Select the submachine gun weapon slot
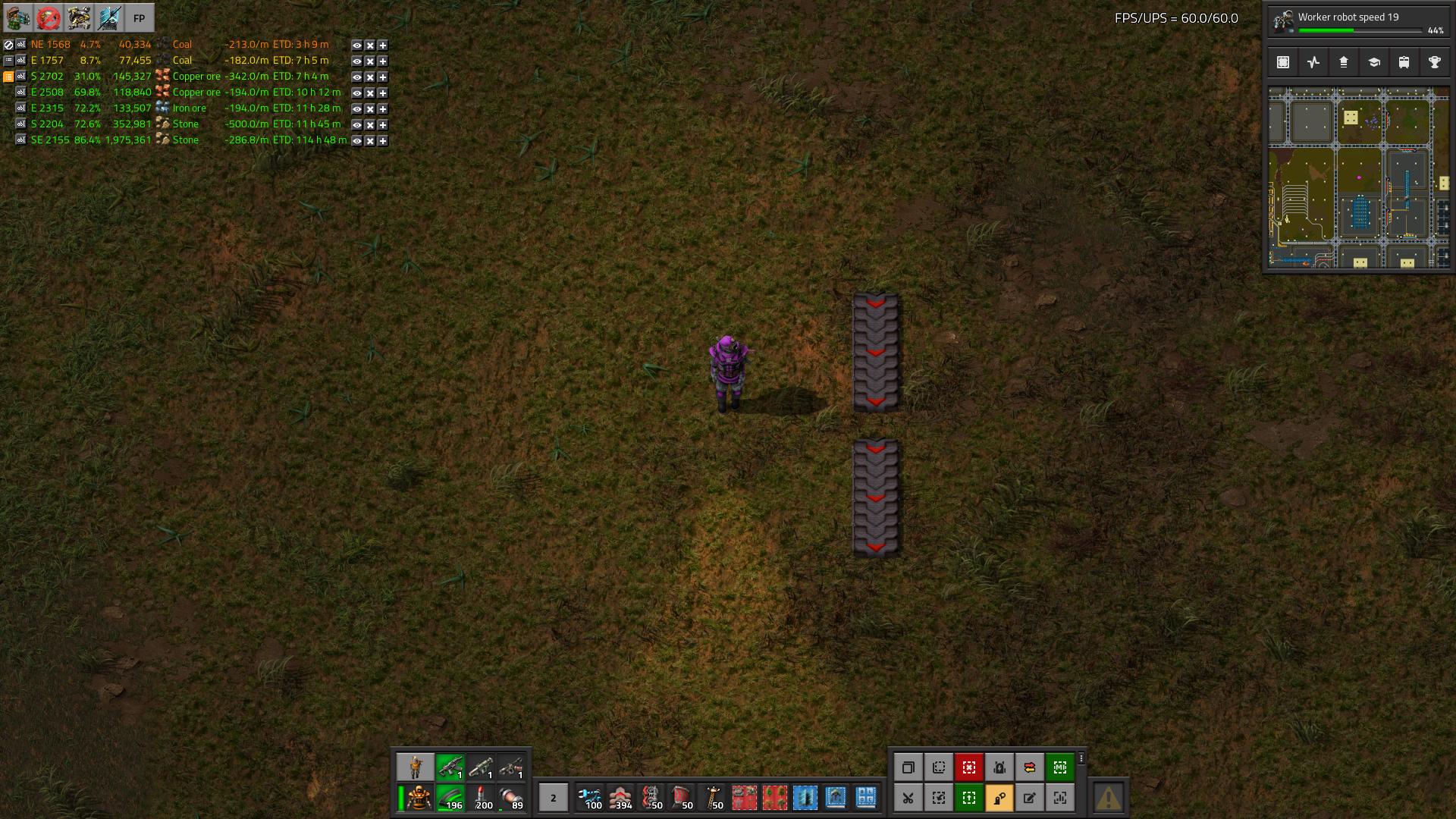The height and width of the screenshot is (819, 1456). click(450, 767)
